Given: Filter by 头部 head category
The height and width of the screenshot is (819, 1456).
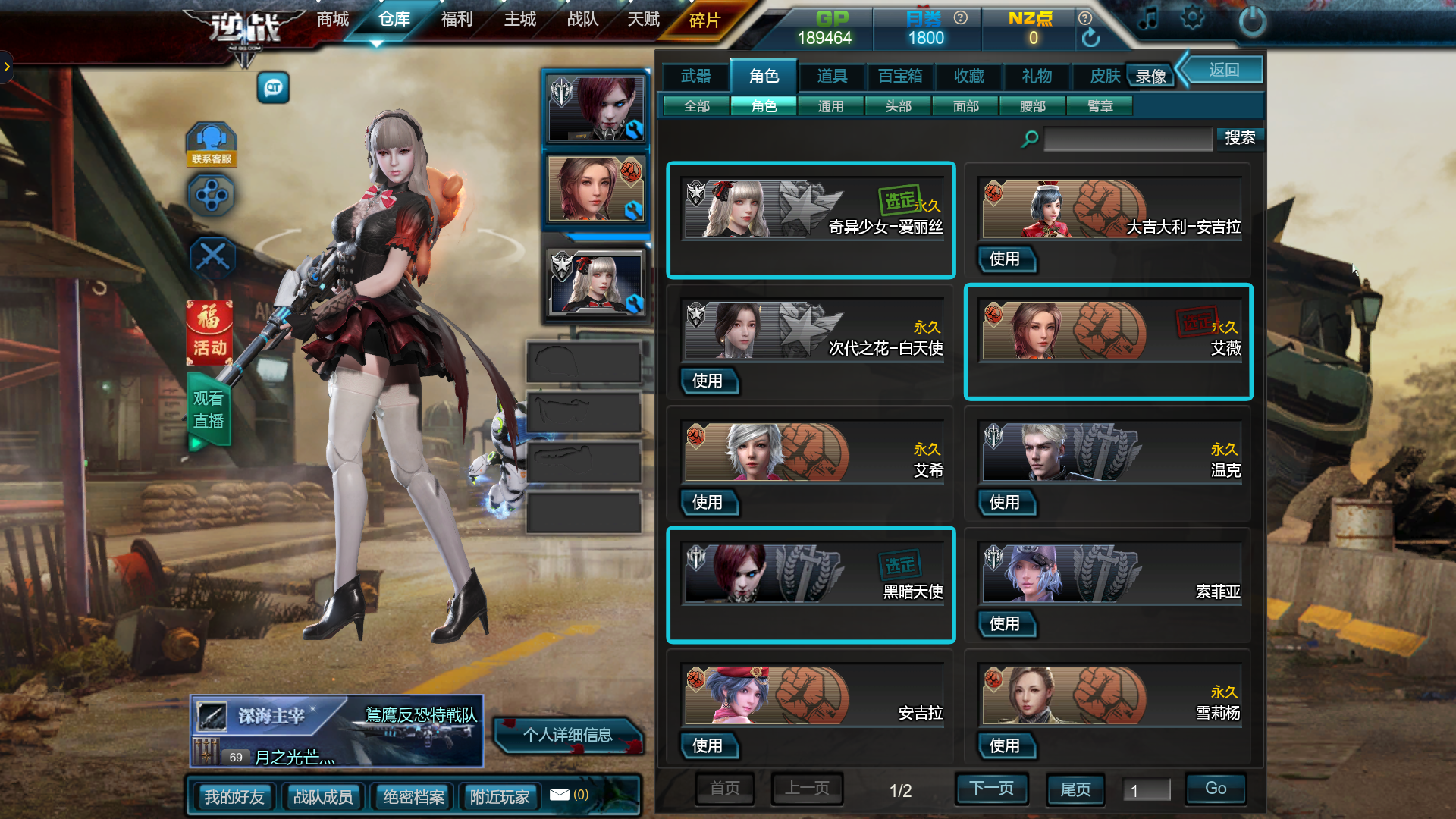Looking at the screenshot, I should tap(898, 106).
